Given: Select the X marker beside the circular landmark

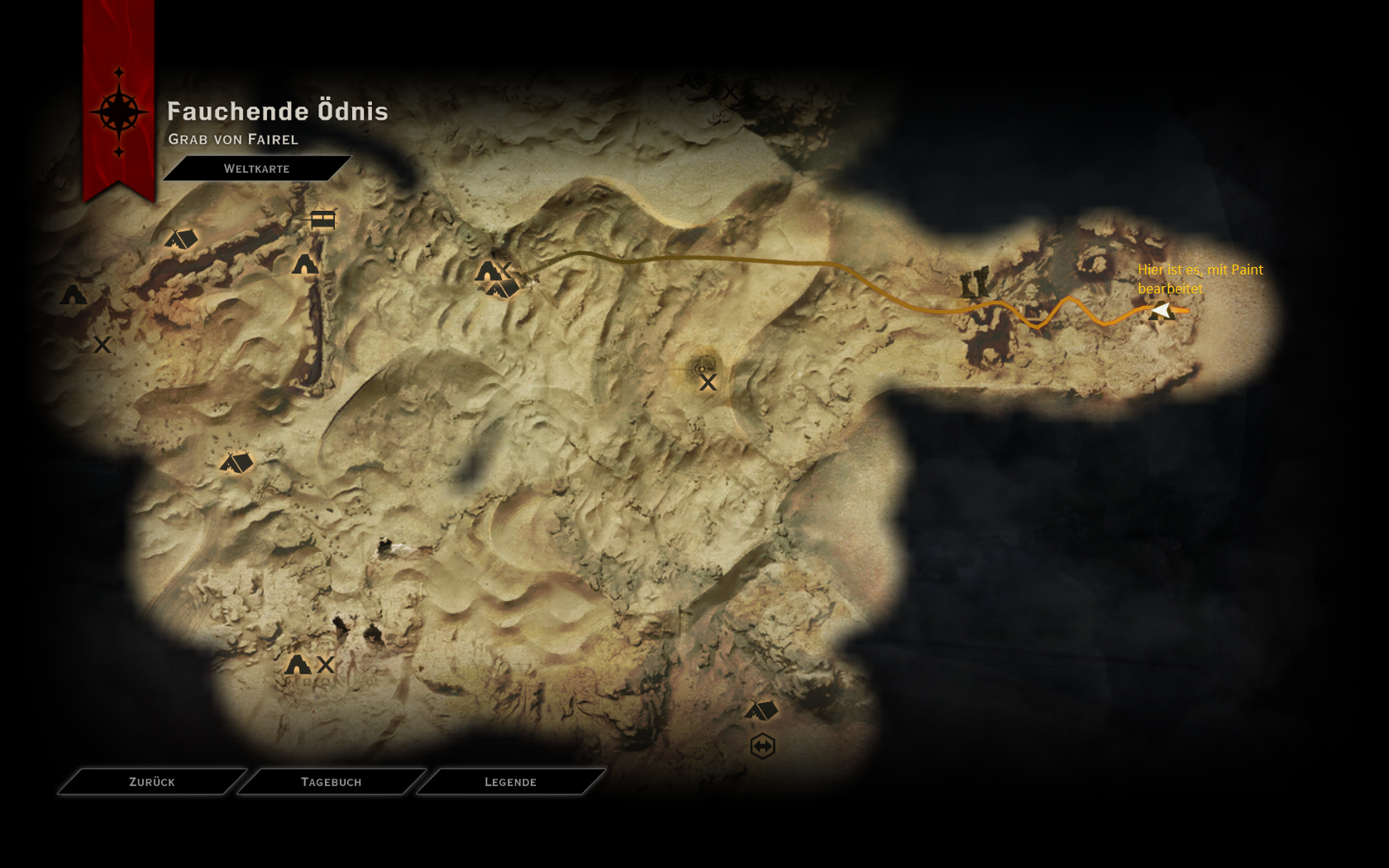Looking at the screenshot, I should point(708,383).
